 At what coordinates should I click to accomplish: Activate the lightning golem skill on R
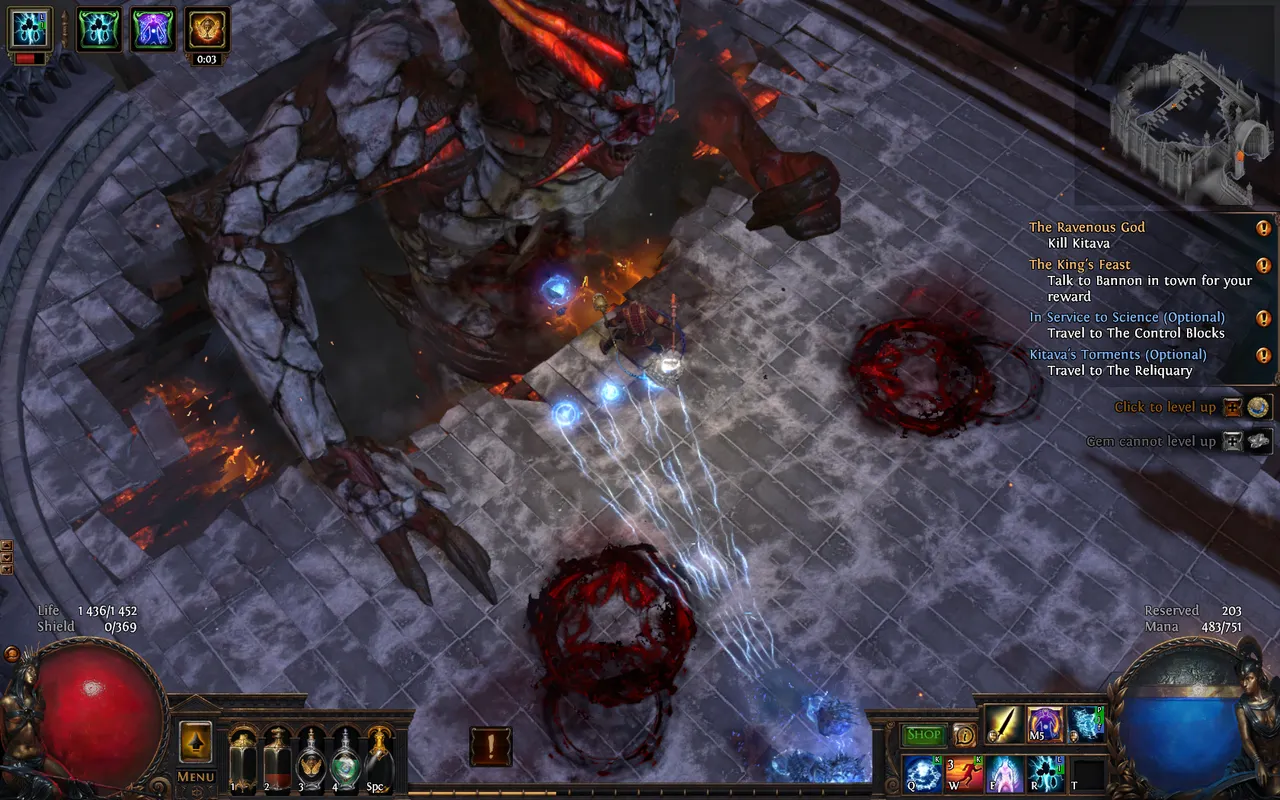pos(1047,774)
